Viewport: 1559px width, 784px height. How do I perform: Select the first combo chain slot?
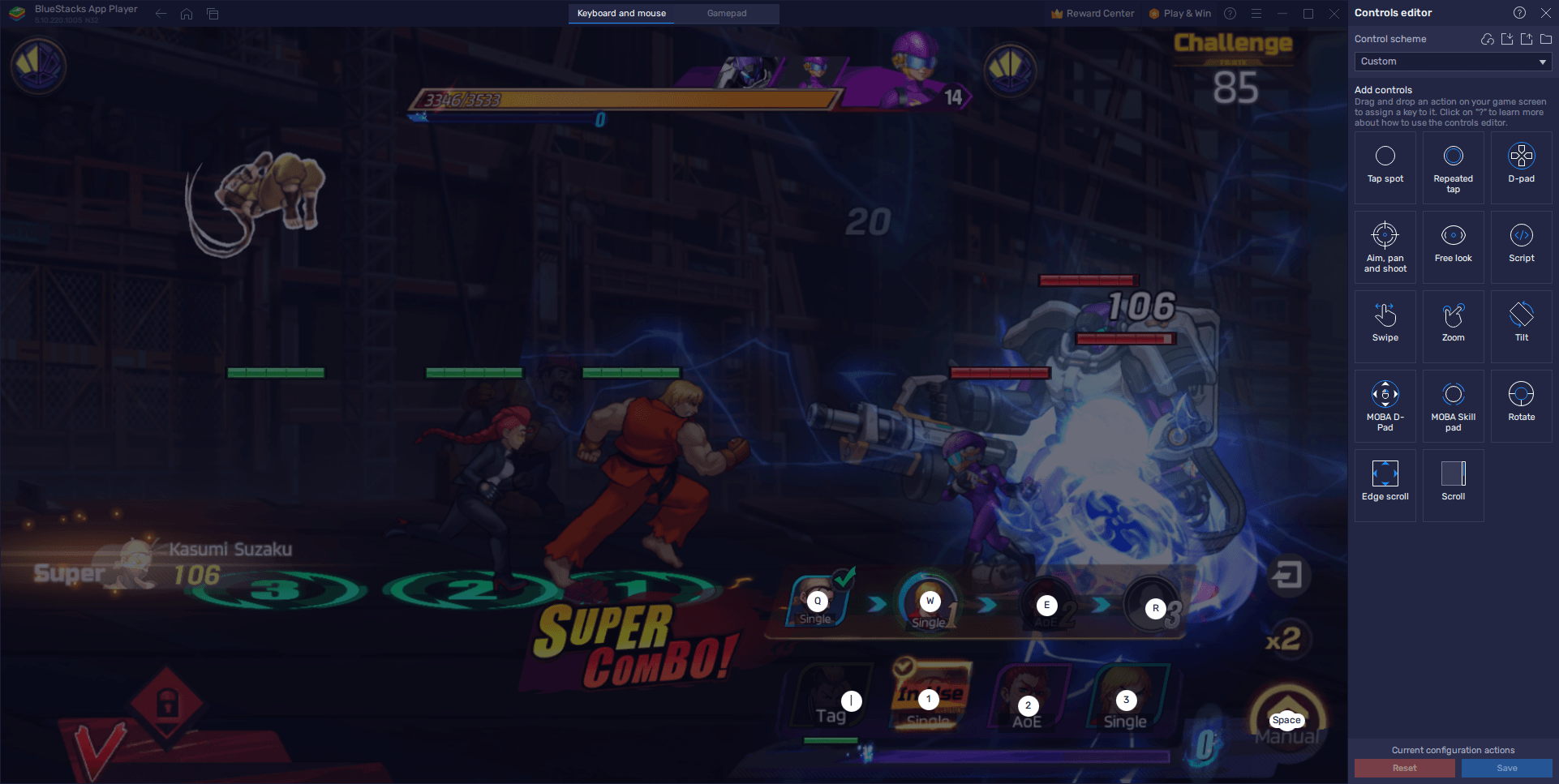tap(818, 603)
